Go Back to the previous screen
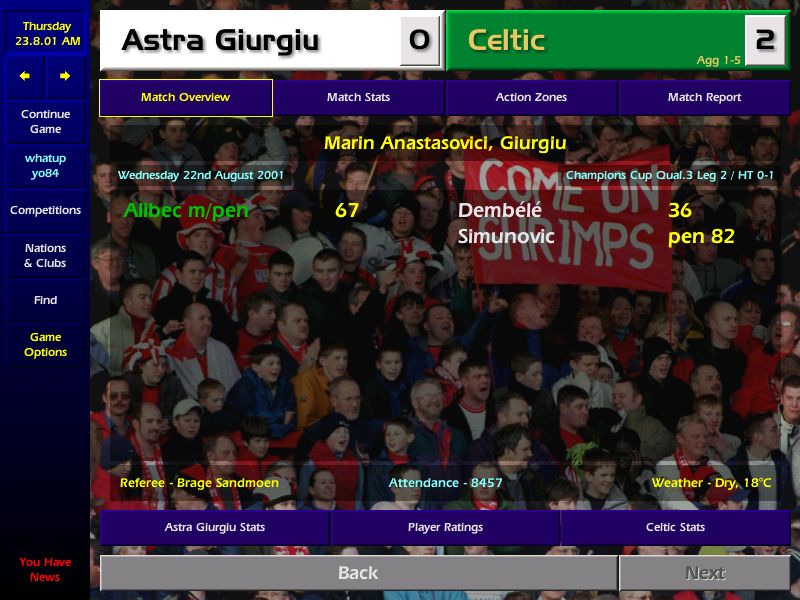 [358, 573]
